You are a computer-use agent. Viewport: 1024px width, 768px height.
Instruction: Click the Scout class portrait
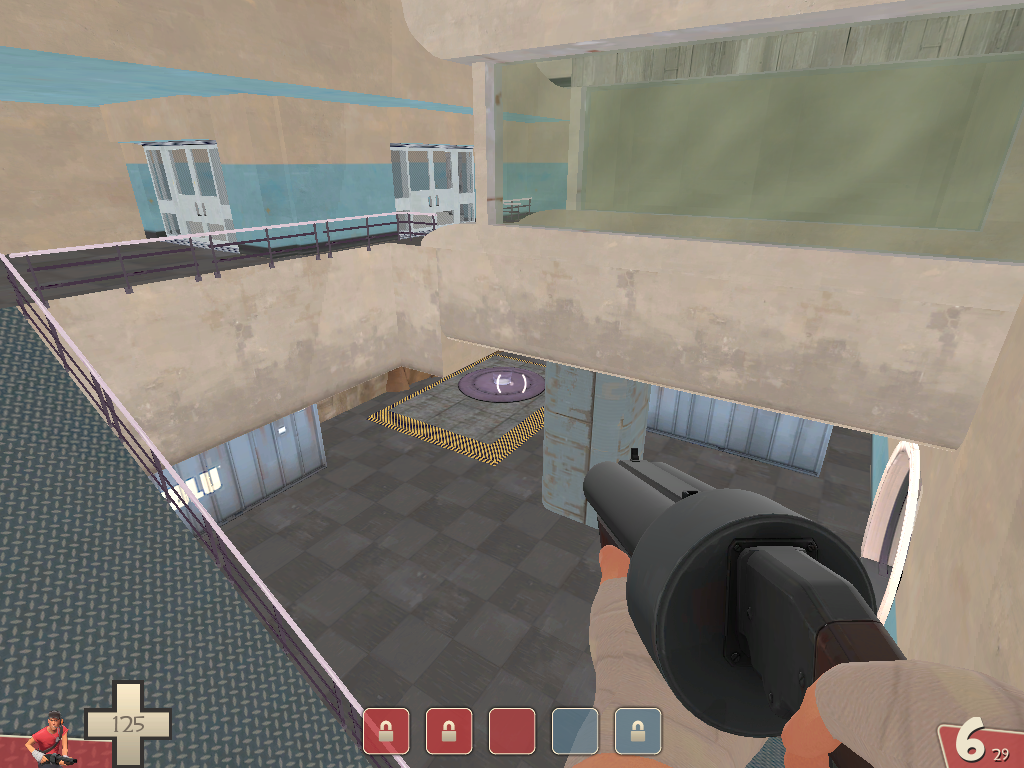50,739
